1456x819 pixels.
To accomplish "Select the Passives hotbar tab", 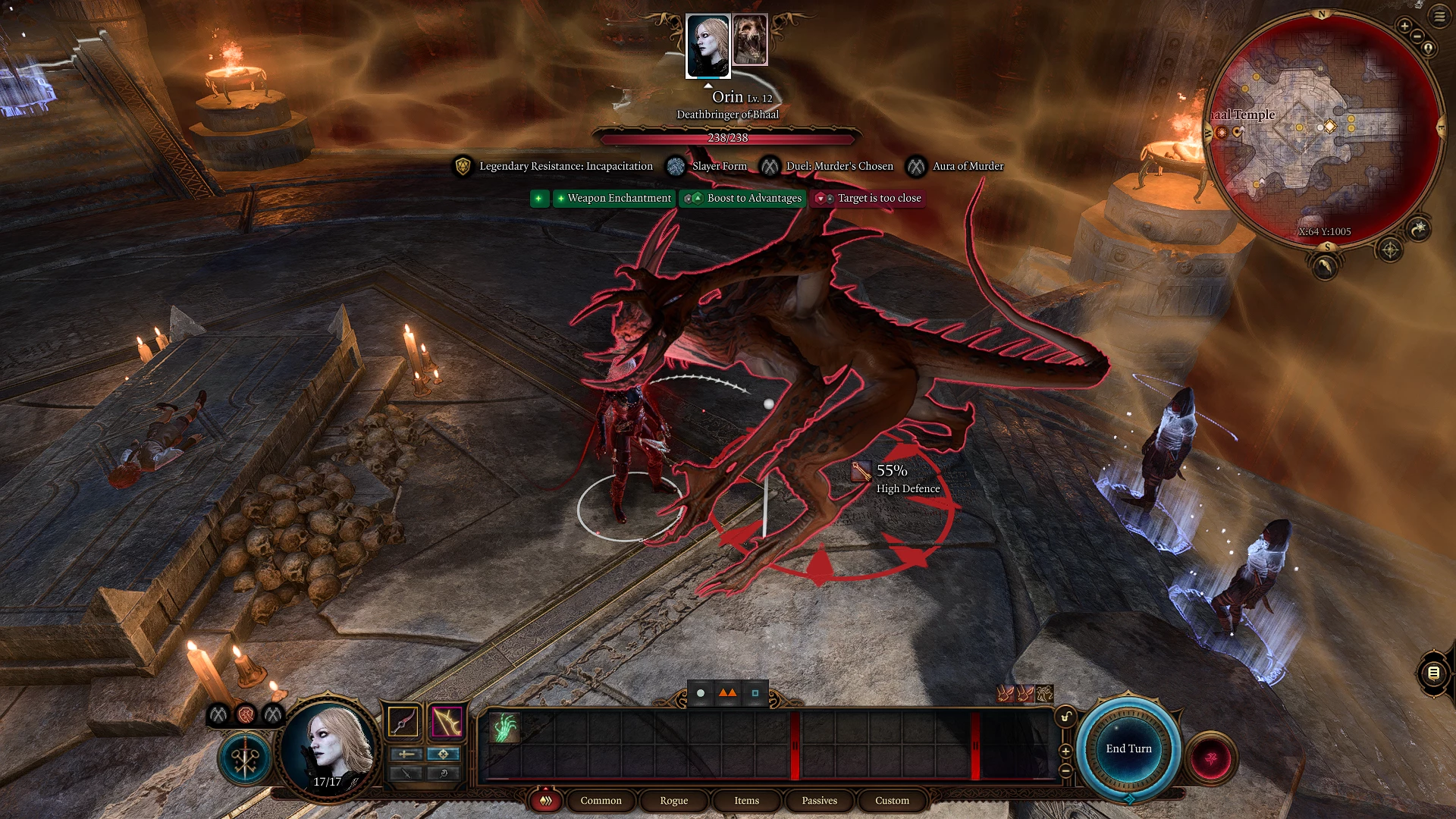I will (819, 801).
